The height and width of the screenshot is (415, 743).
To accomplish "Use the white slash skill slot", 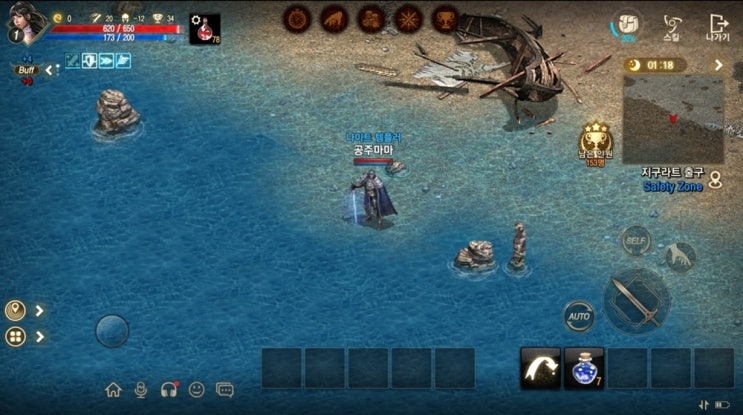I will click(540, 368).
